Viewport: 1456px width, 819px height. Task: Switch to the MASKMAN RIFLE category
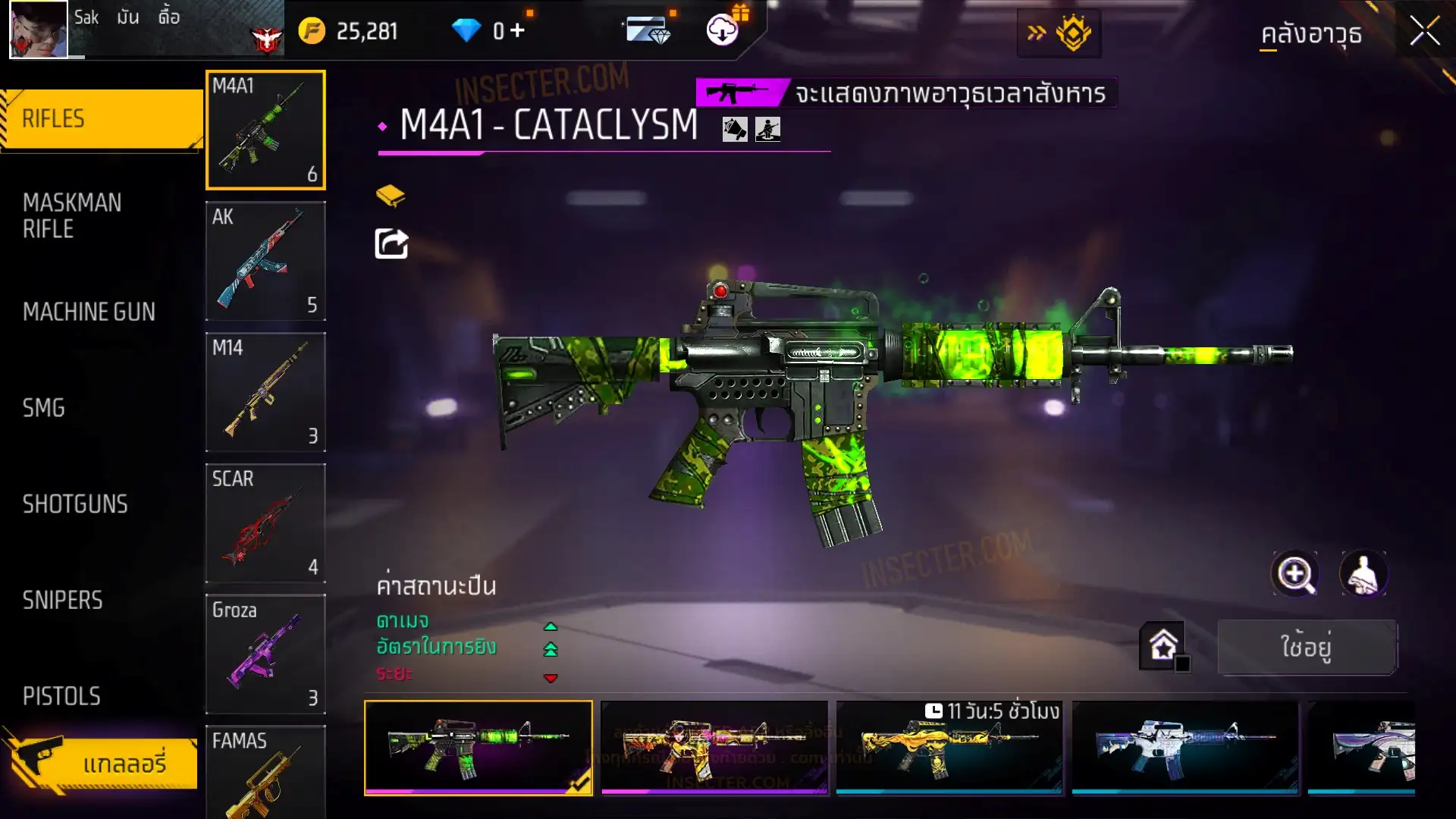coord(72,216)
